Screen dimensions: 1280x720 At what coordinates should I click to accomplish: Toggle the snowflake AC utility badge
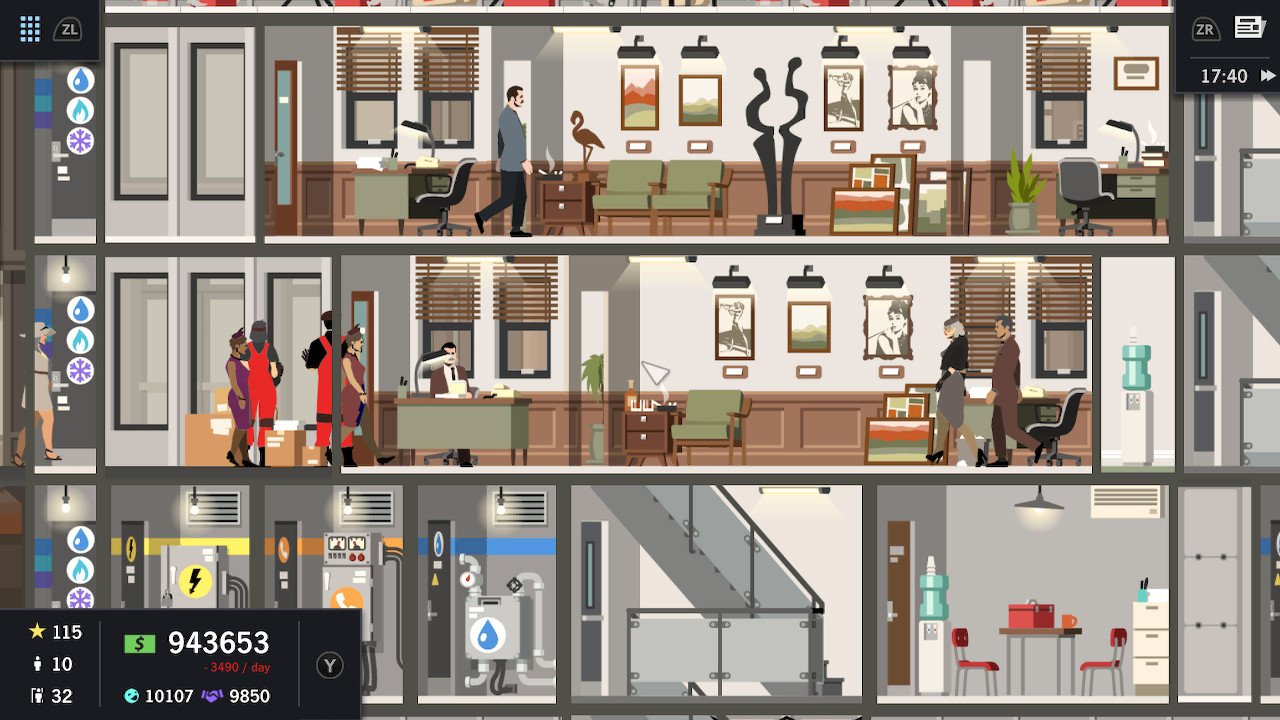[x=80, y=140]
